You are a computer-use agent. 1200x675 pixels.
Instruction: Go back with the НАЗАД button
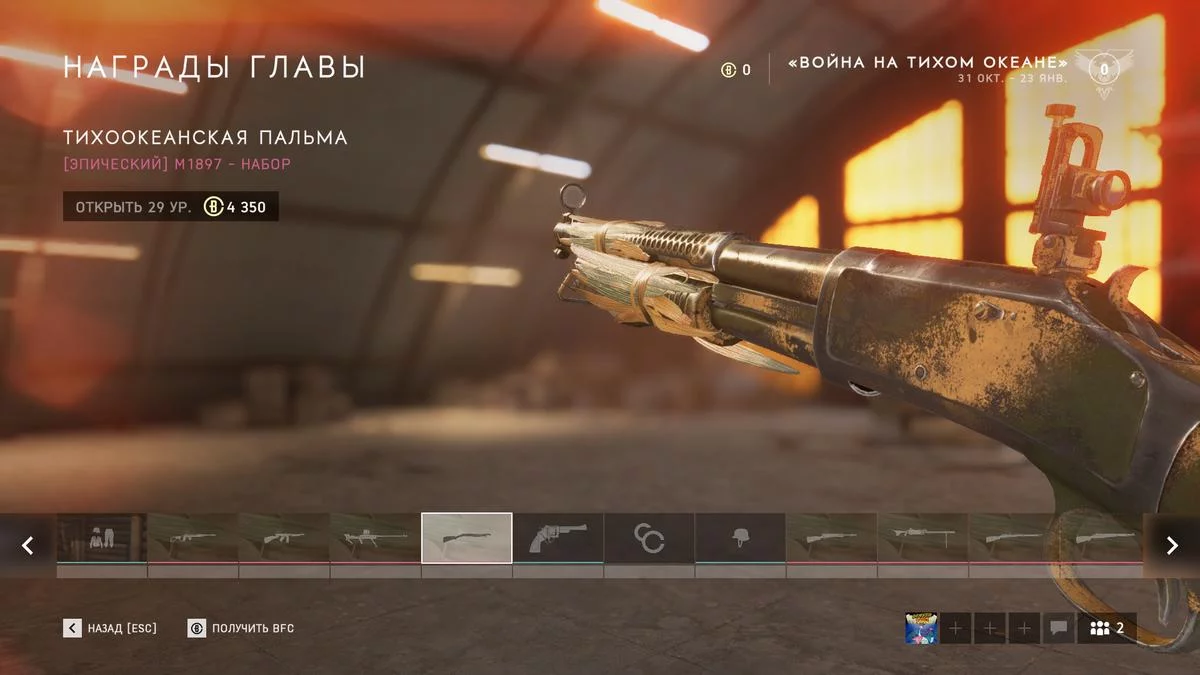[x=110, y=628]
